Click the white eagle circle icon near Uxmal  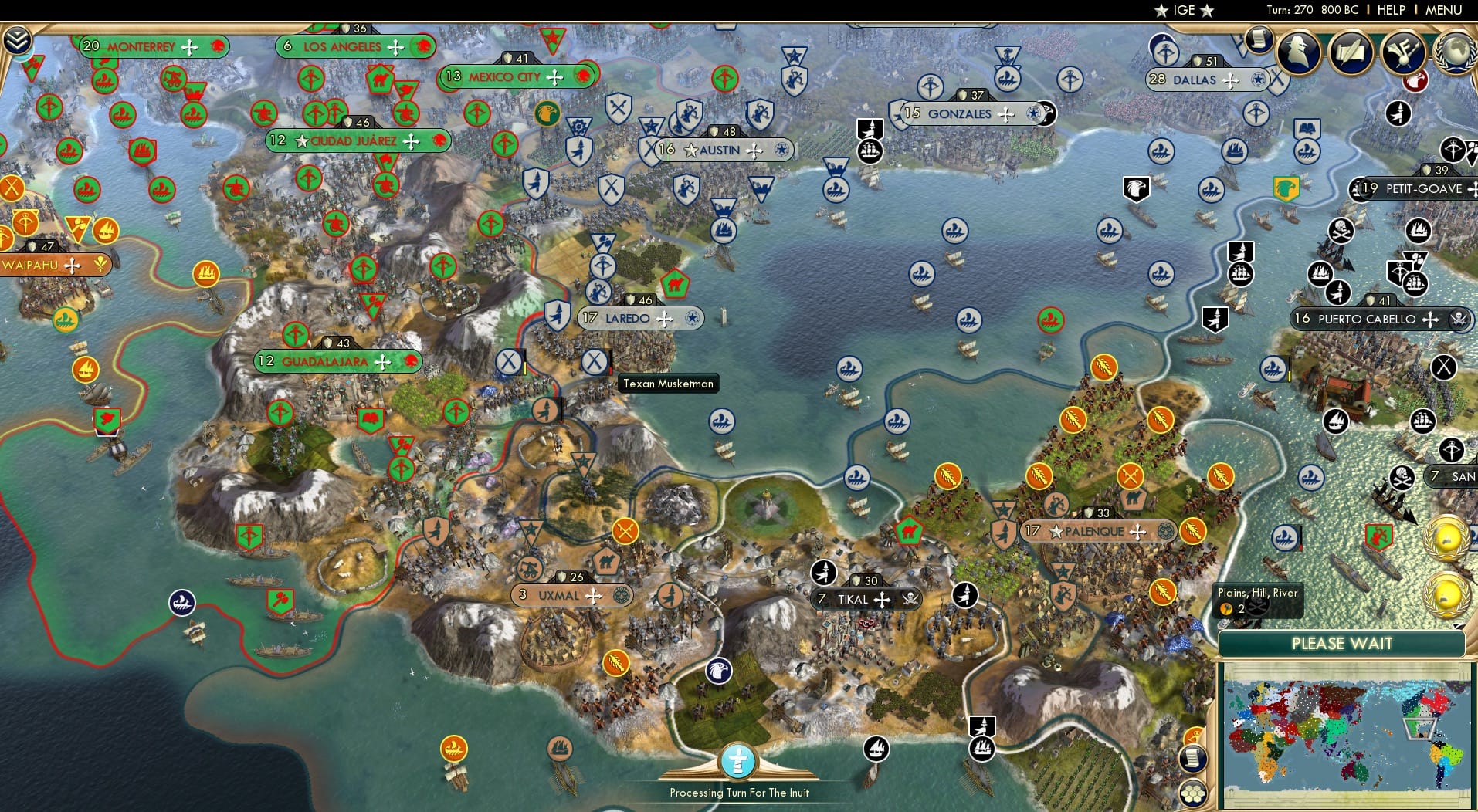coord(719,672)
